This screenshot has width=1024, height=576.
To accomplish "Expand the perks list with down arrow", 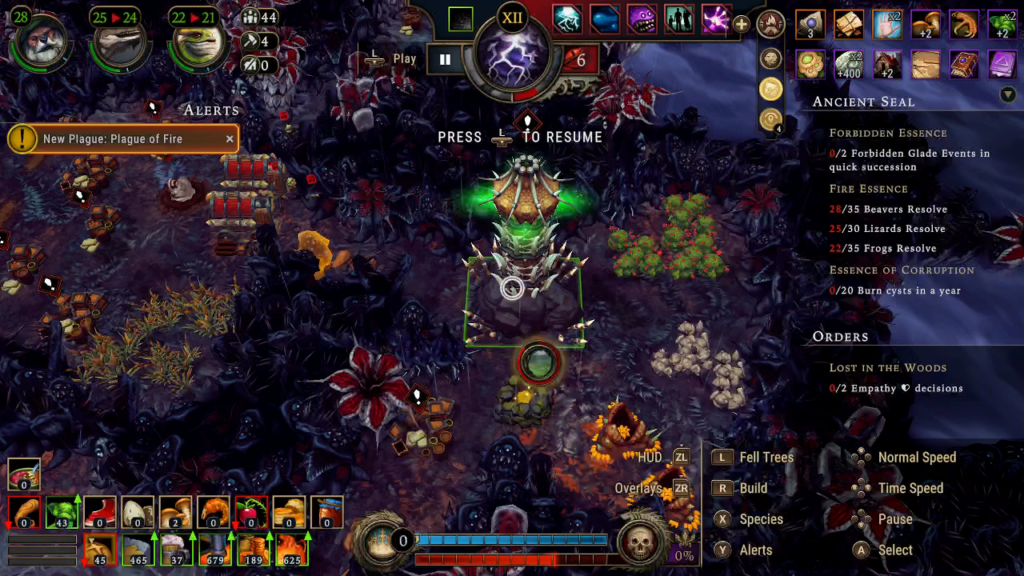I will [x=1007, y=94].
